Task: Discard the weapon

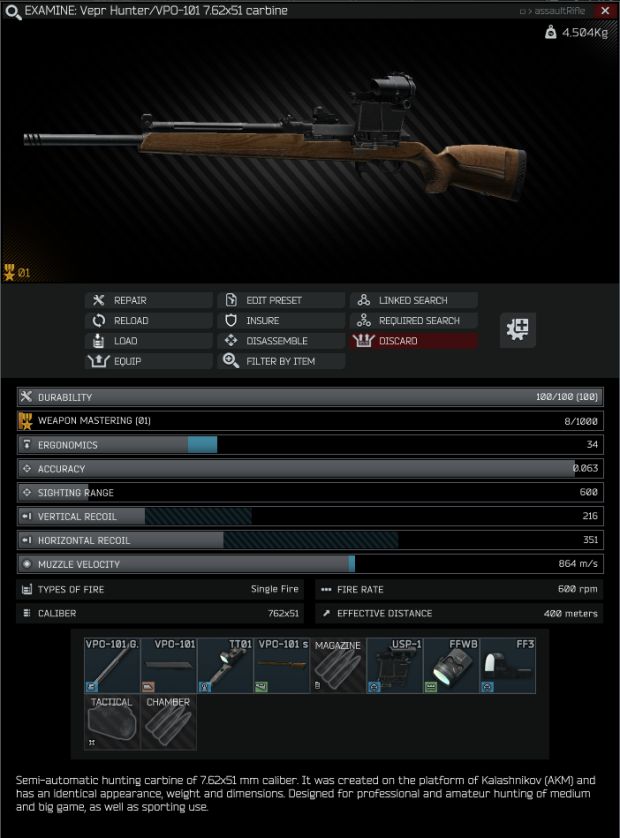Action: (413, 341)
